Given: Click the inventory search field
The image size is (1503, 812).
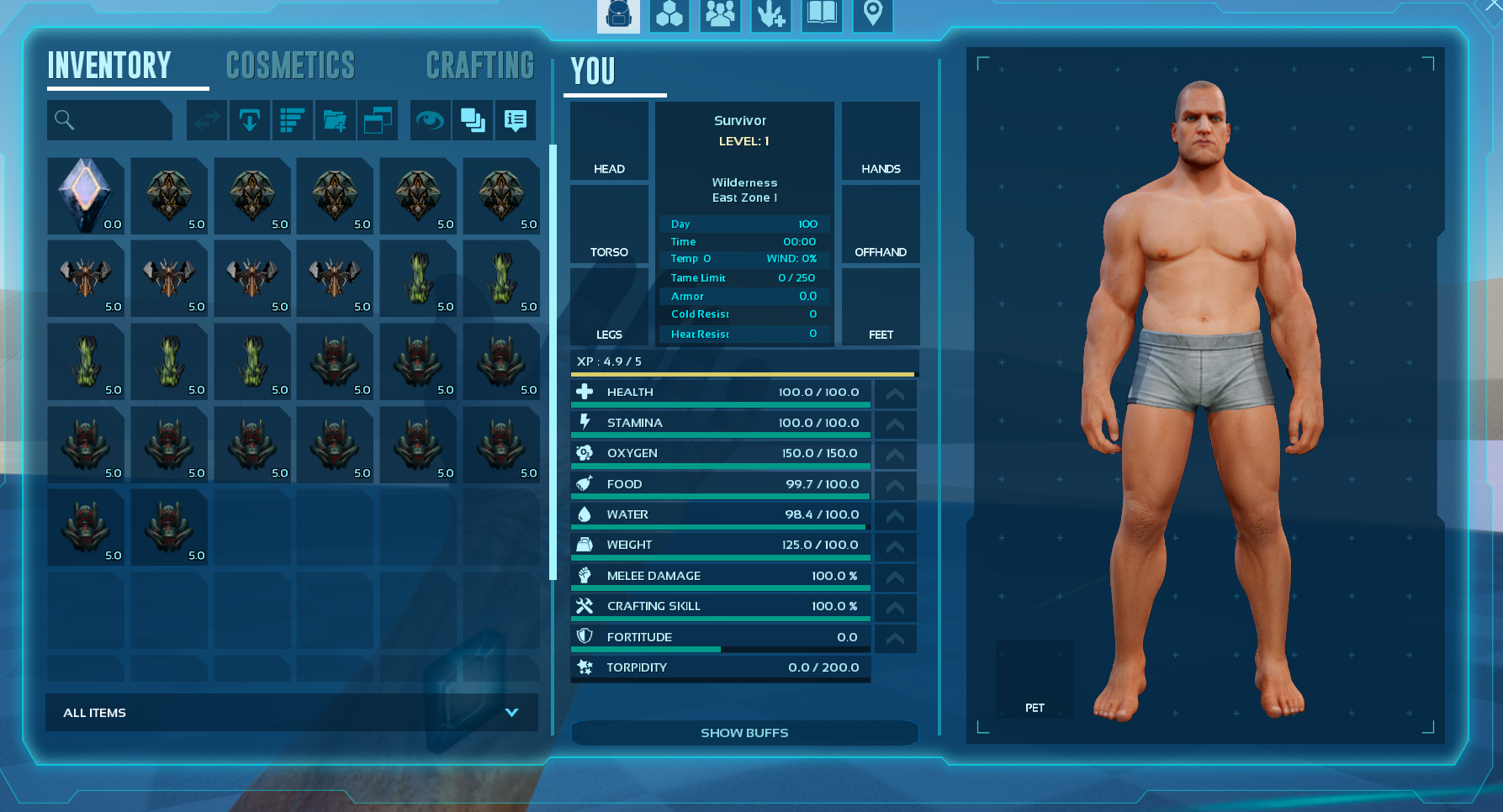Looking at the screenshot, I should coord(110,120).
